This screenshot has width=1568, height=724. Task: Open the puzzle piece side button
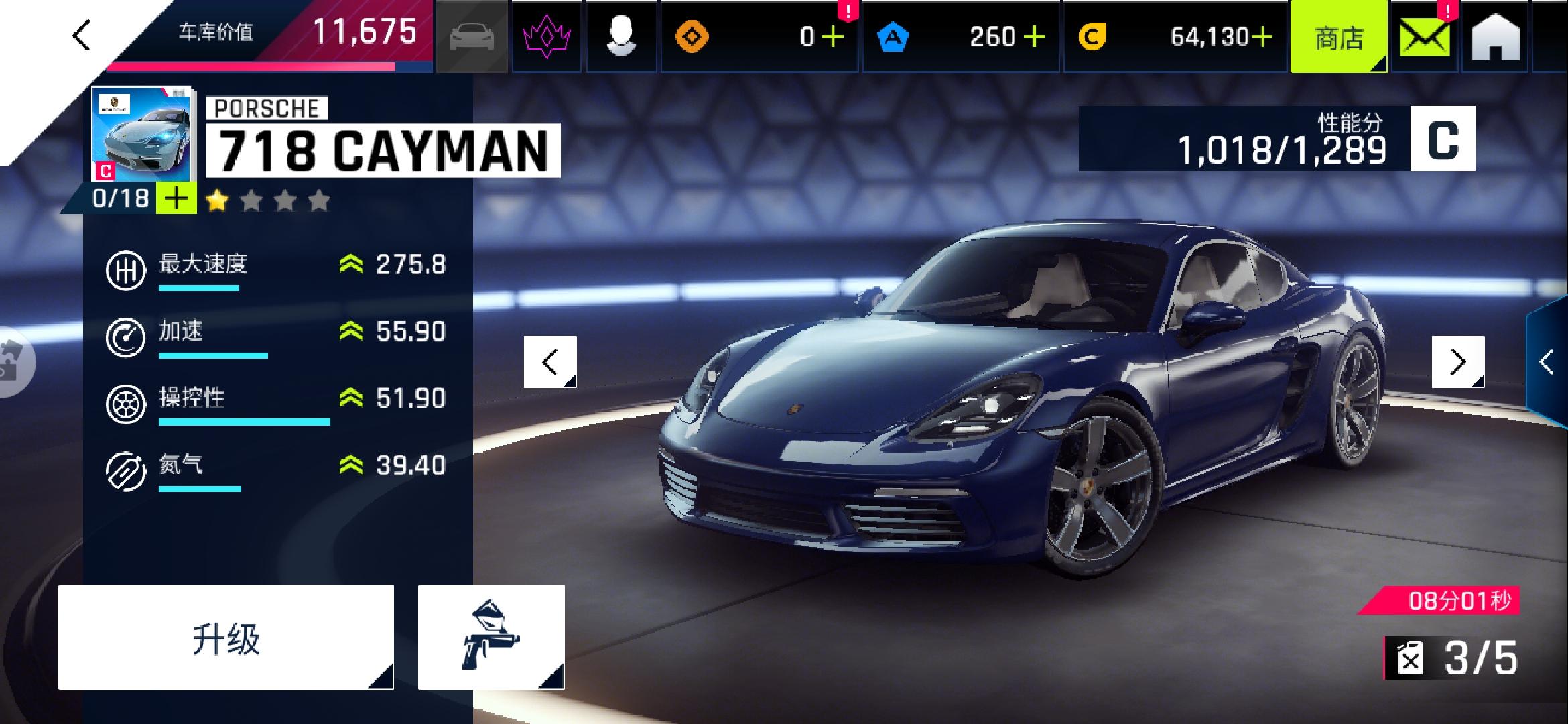click(13, 362)
